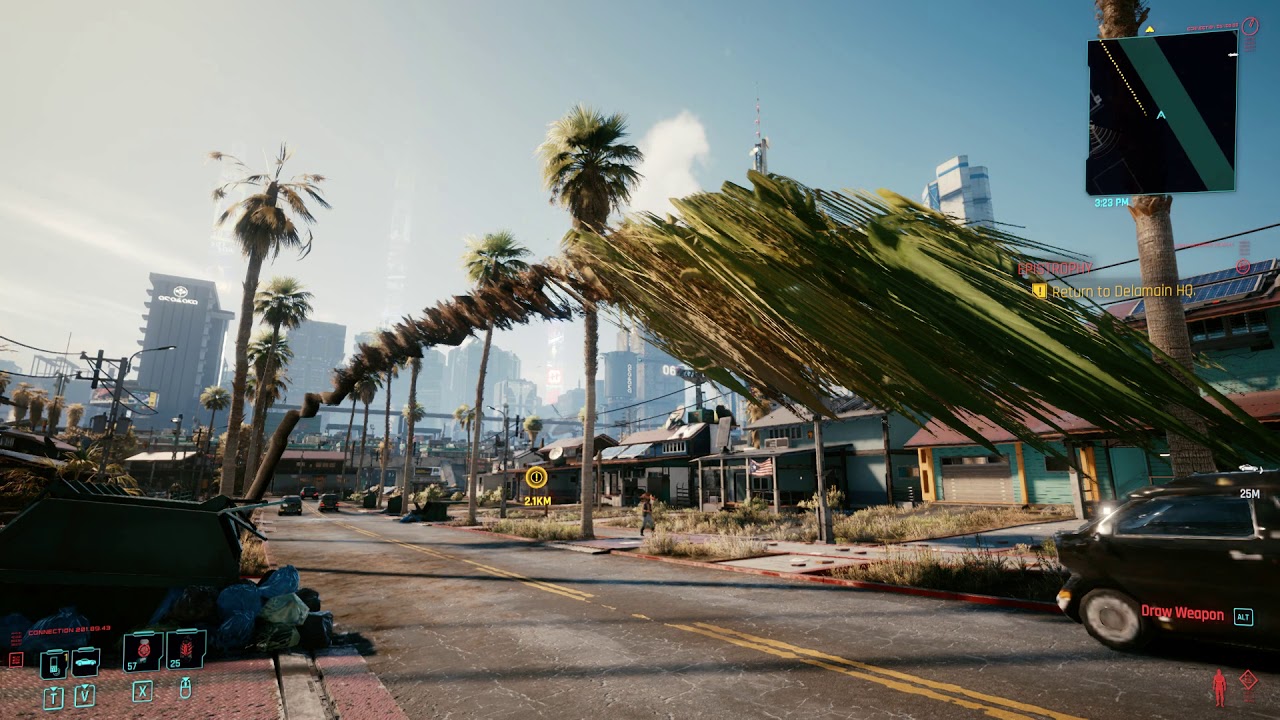Open the minimap in the corner
The width and height of the screenshot is (1280, 720).
[1161, 112]
